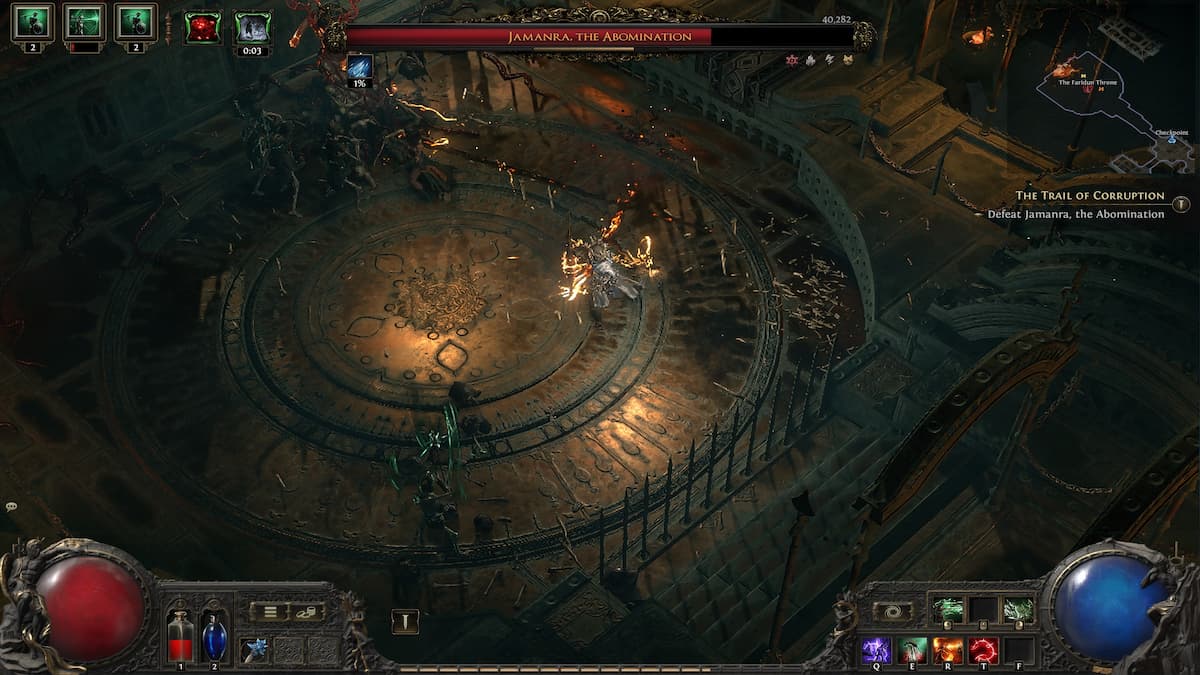Use the red life flask
Viewport: 1200px width, 675px height.
[x=181, y=636]
